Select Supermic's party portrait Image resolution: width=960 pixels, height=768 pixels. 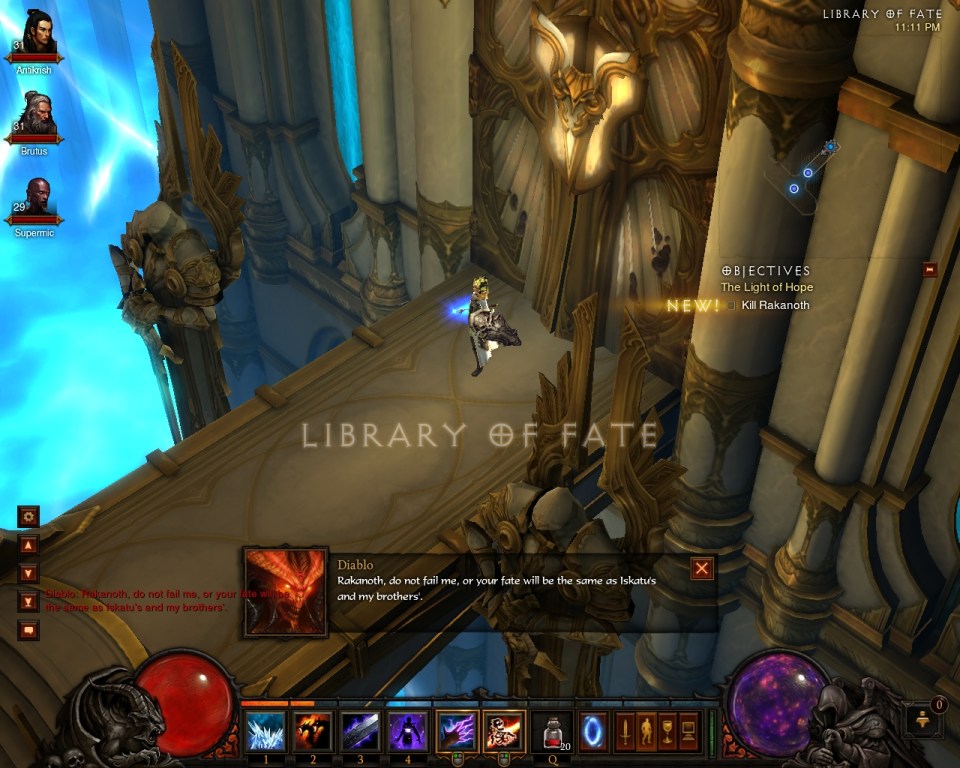pyautogui.click(x=39, y=199)
